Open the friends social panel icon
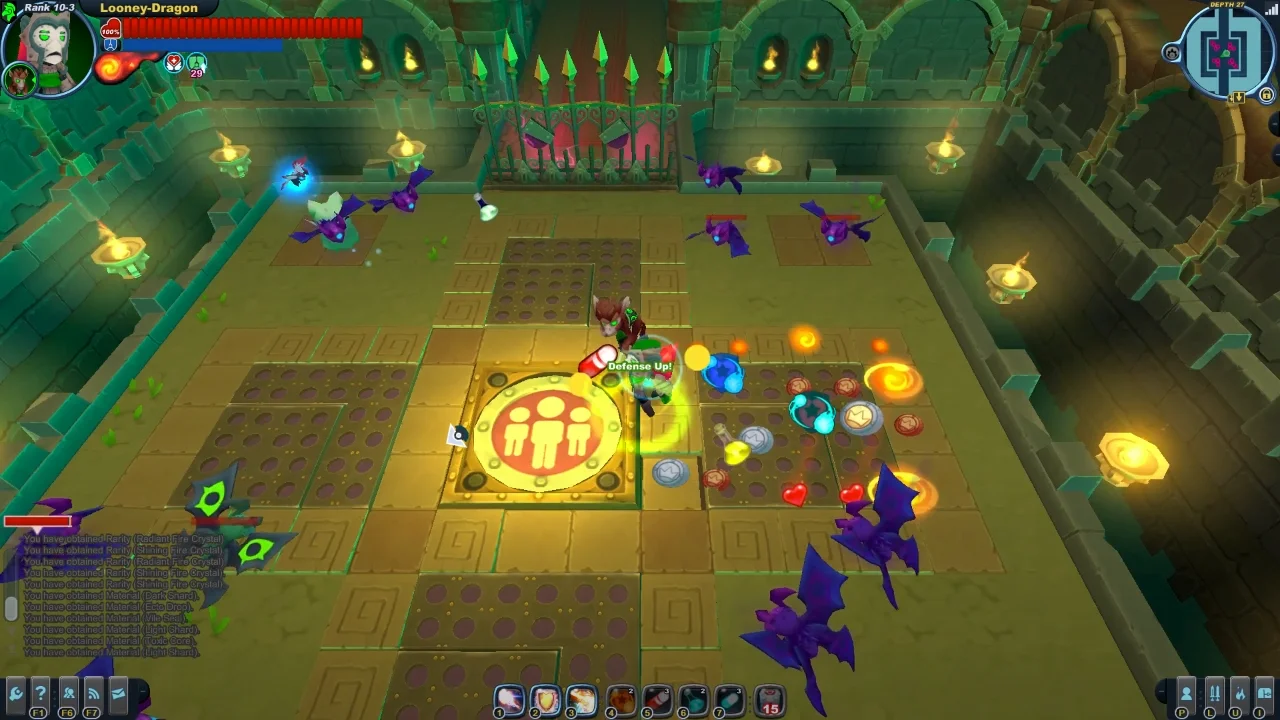The height and width of the screenshot is (720, 1280). tap(68, 692)
